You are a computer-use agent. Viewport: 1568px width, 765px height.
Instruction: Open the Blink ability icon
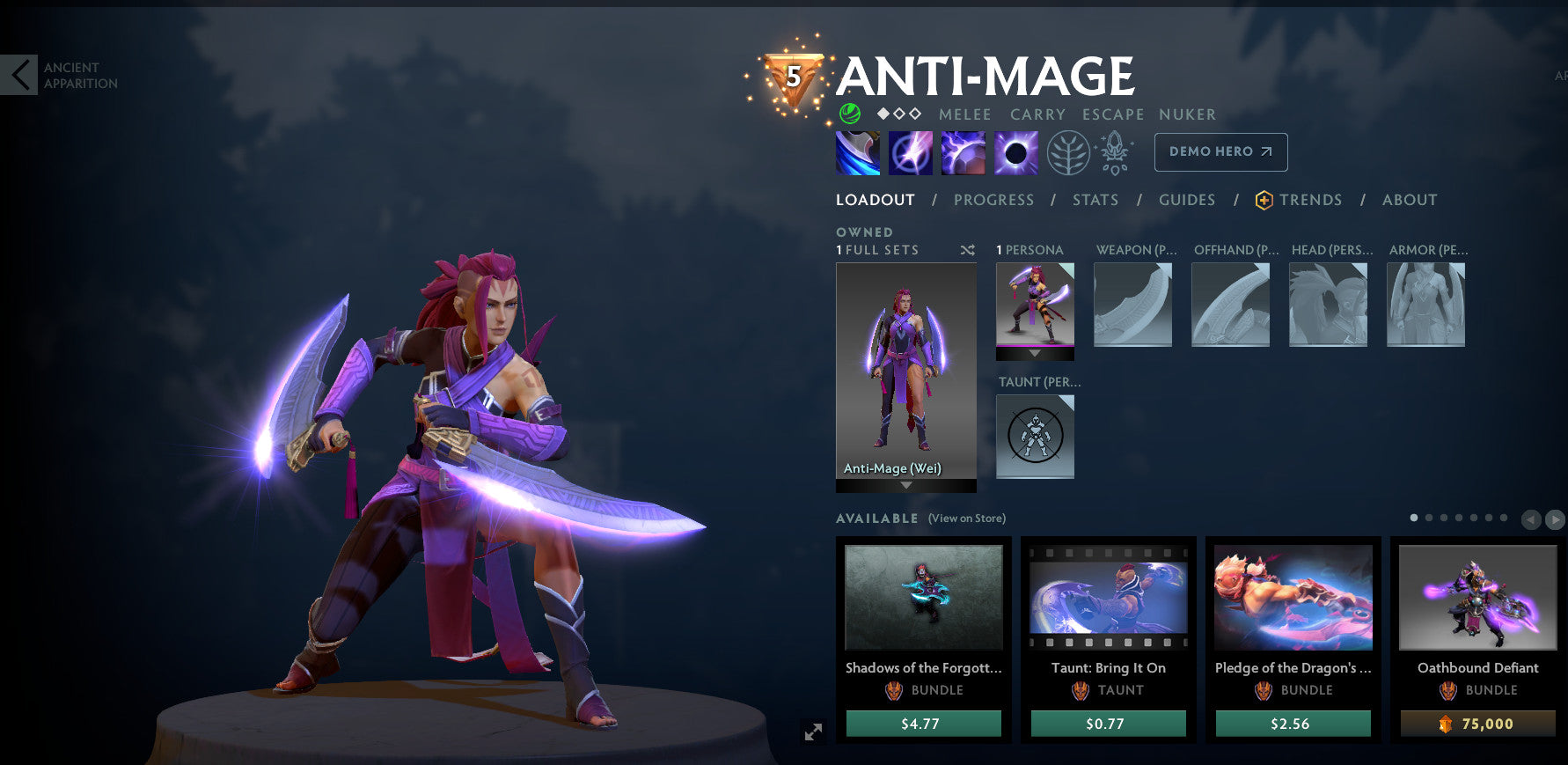[910, 151]
